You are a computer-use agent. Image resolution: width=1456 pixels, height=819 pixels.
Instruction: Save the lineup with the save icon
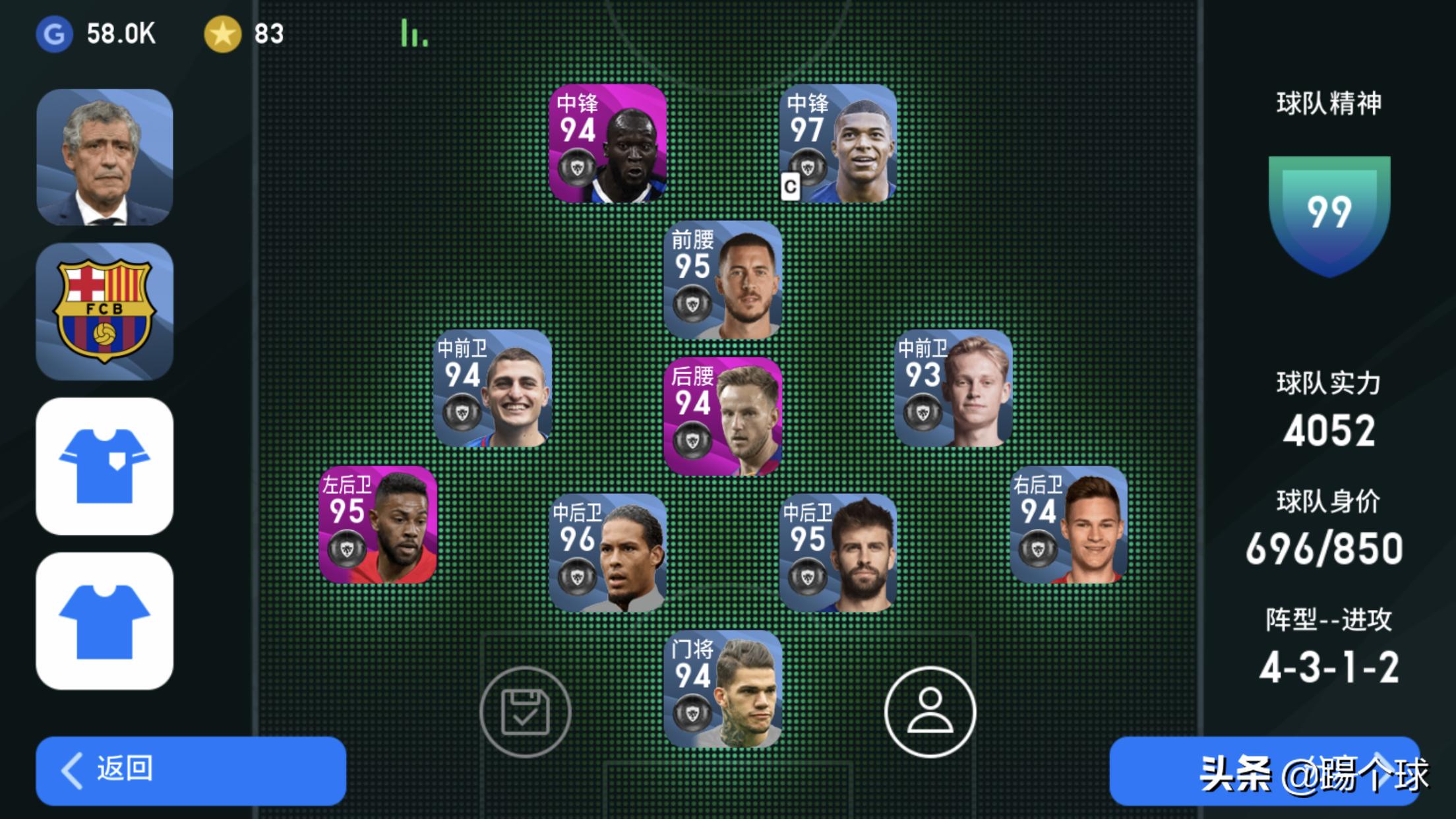(525, 712)
